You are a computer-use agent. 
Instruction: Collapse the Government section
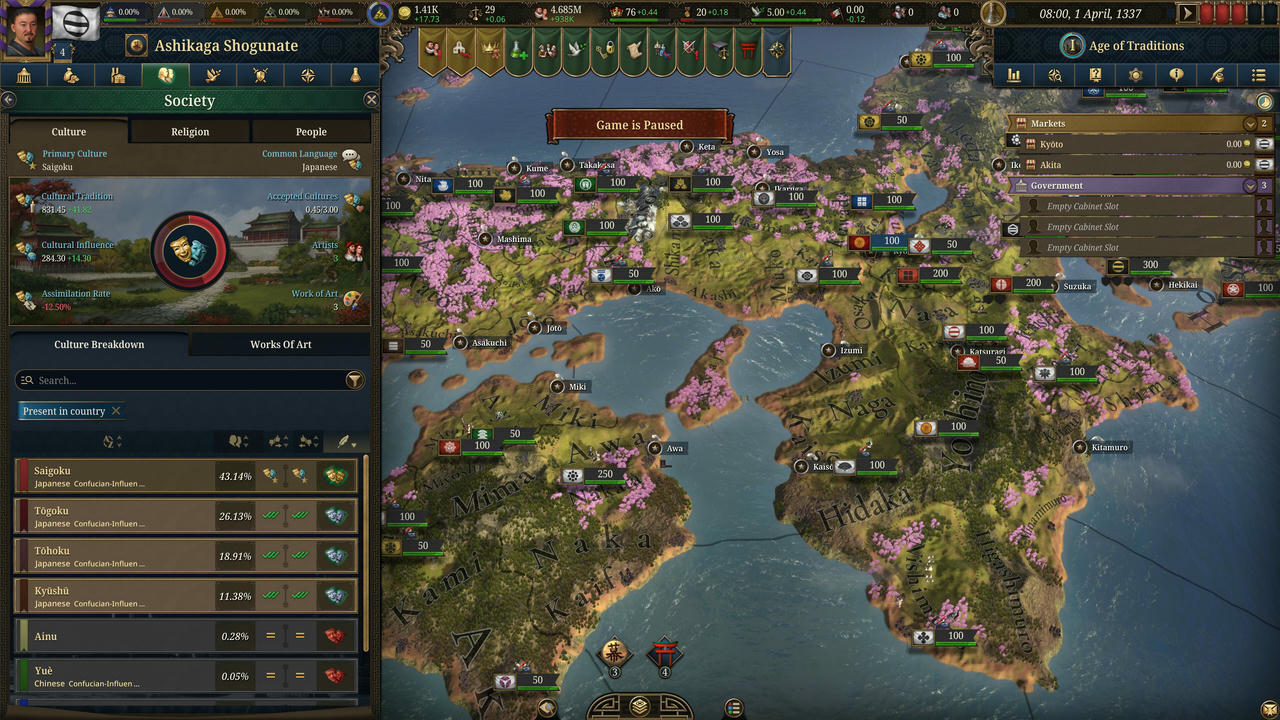(x=1250, y=185)
